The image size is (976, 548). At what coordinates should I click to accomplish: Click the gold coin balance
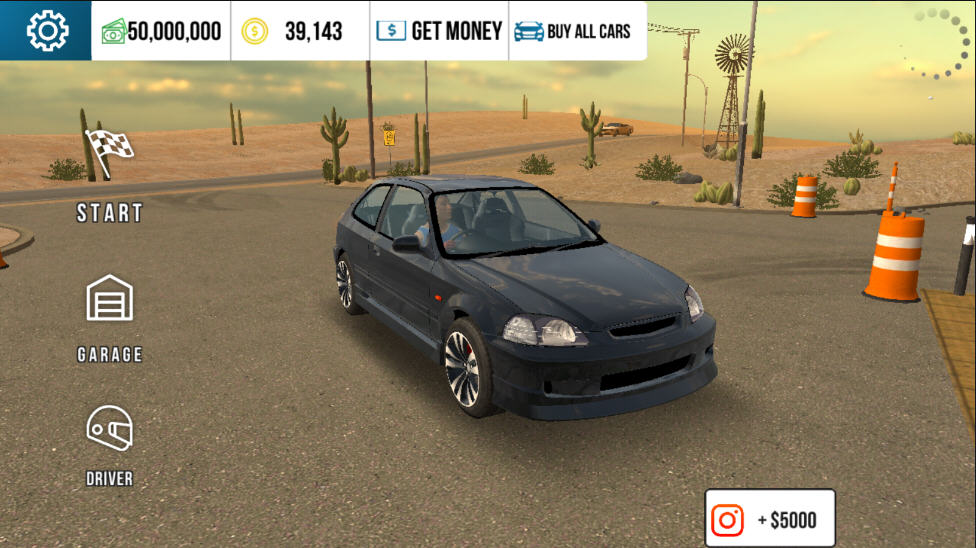(x=300, y=31)
